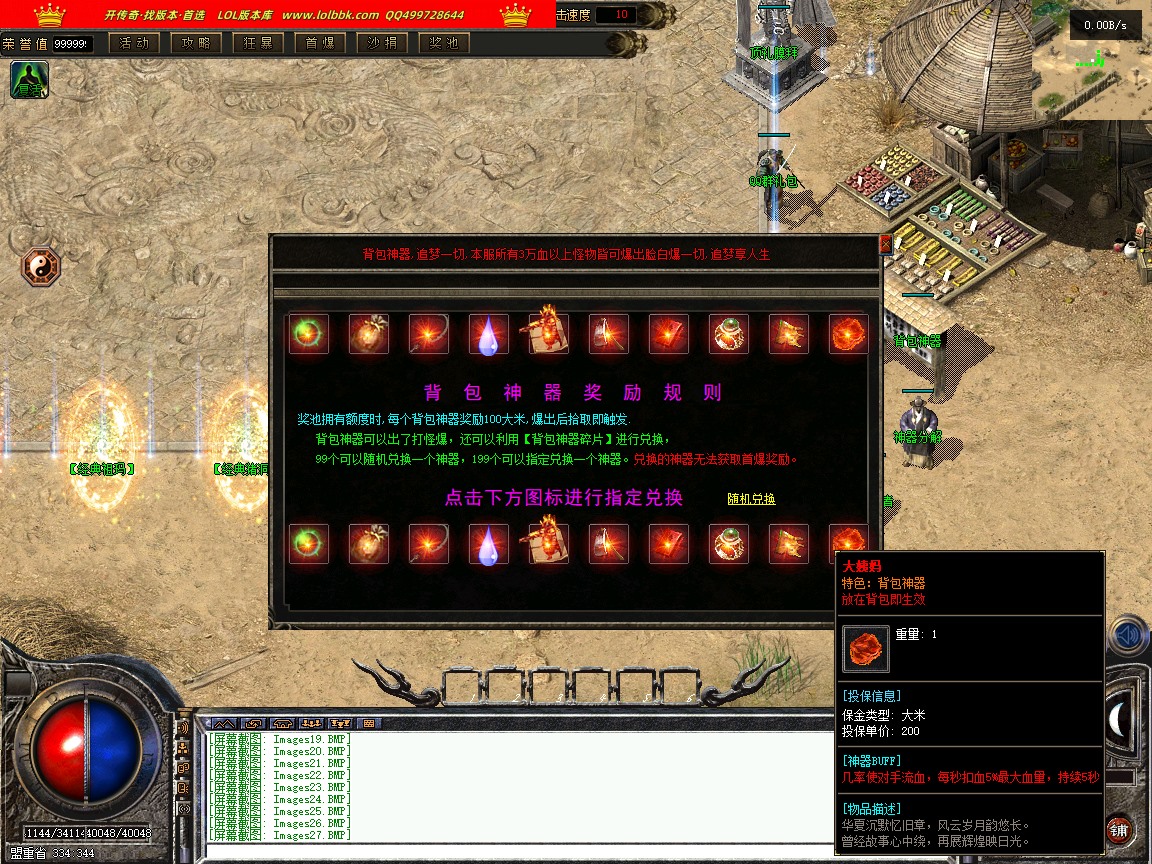Show the 奖池 prize pool

(444, 43)
